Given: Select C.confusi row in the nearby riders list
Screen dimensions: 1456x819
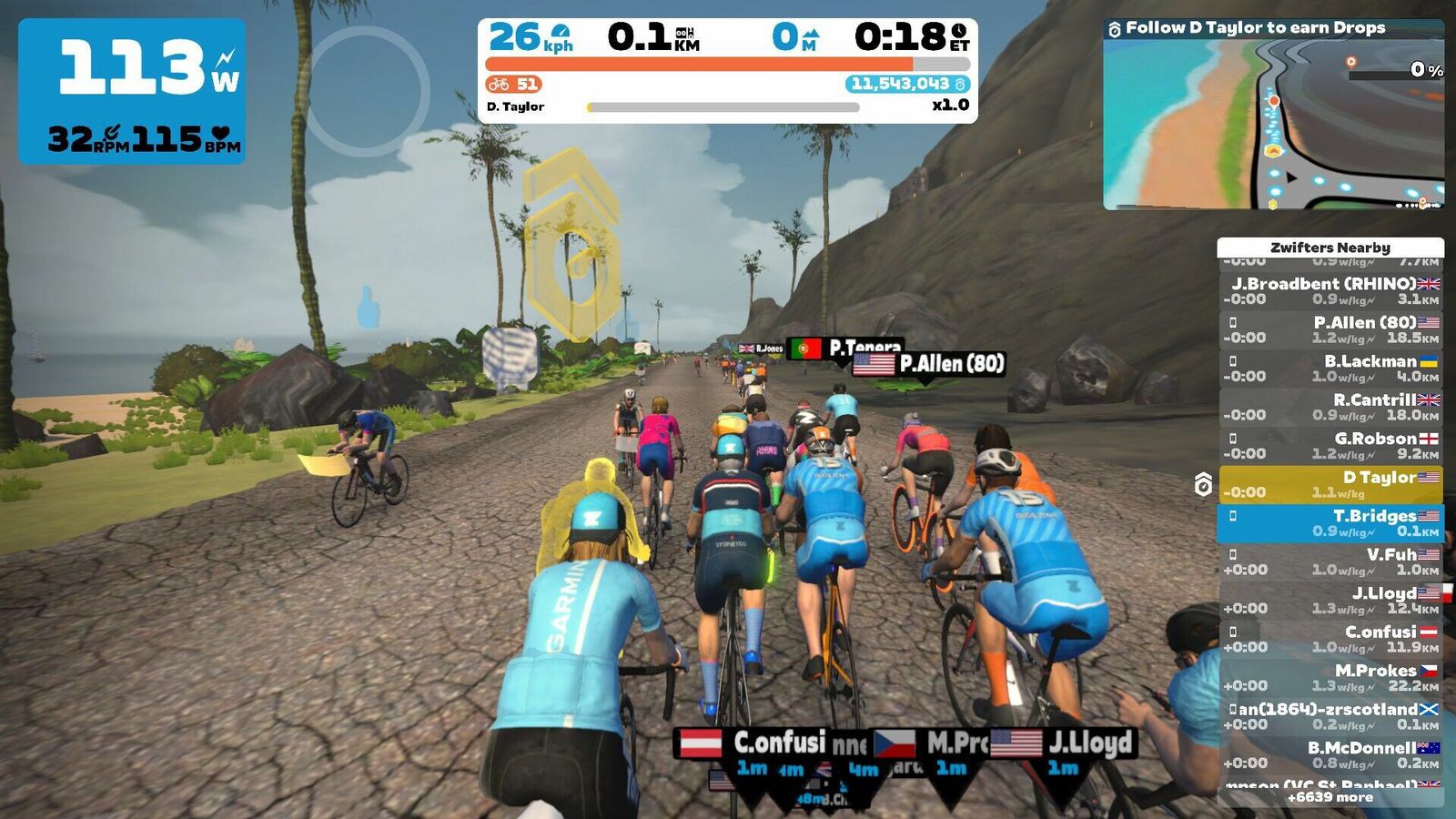Looking at the screenshot, I should [1330, 639].
